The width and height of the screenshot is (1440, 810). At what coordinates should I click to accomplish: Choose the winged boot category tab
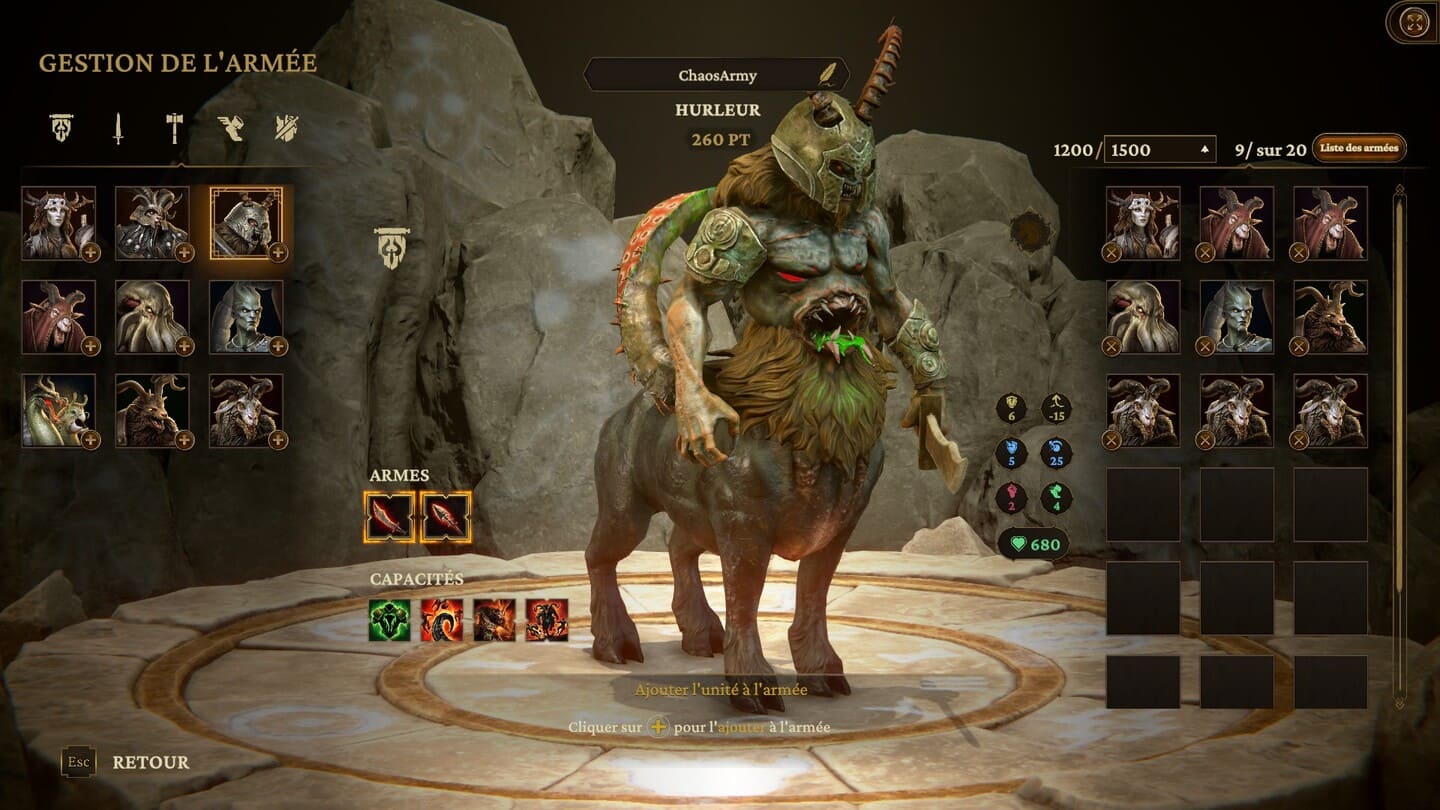tap(231, 128)
